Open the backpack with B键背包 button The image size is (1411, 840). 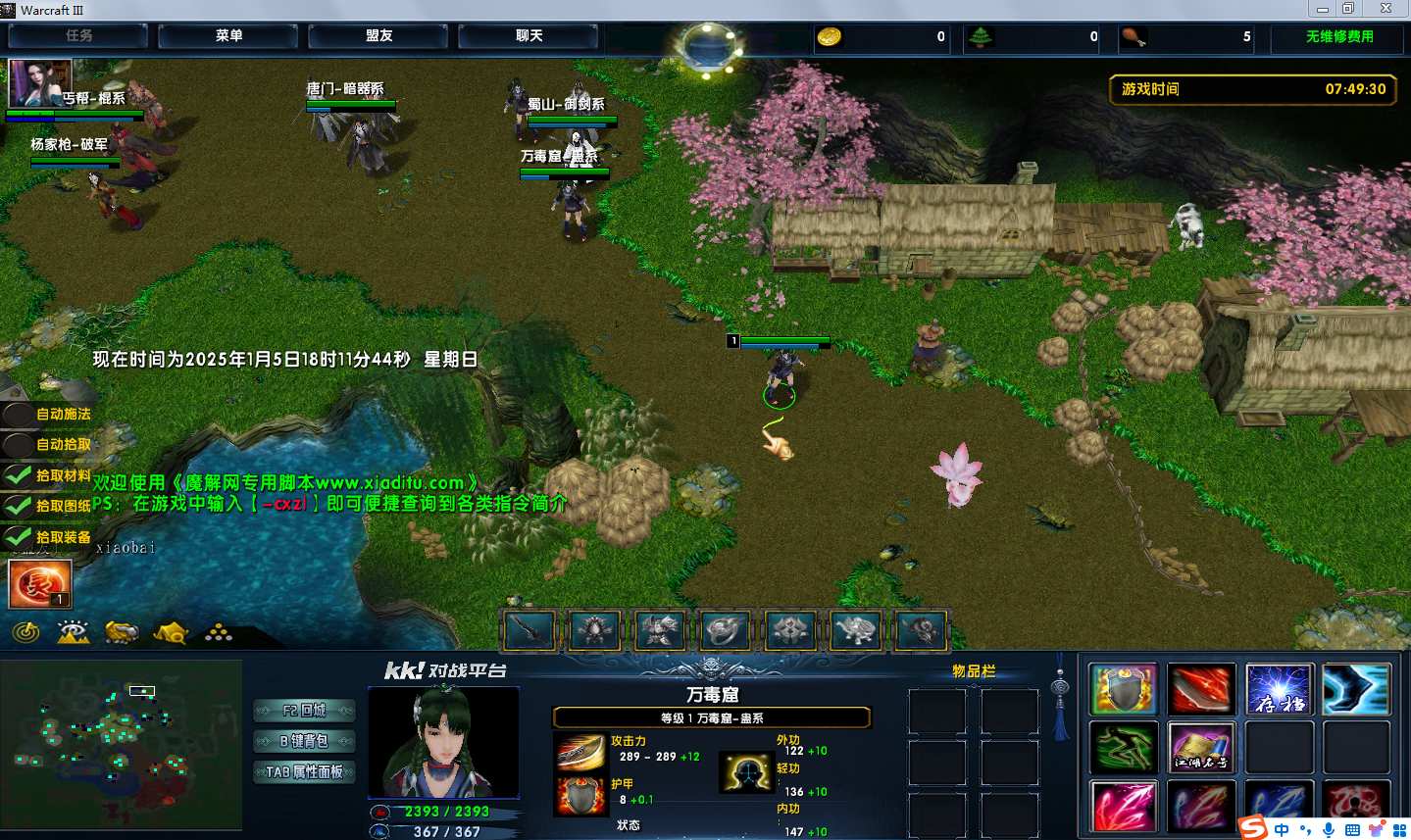304,741
